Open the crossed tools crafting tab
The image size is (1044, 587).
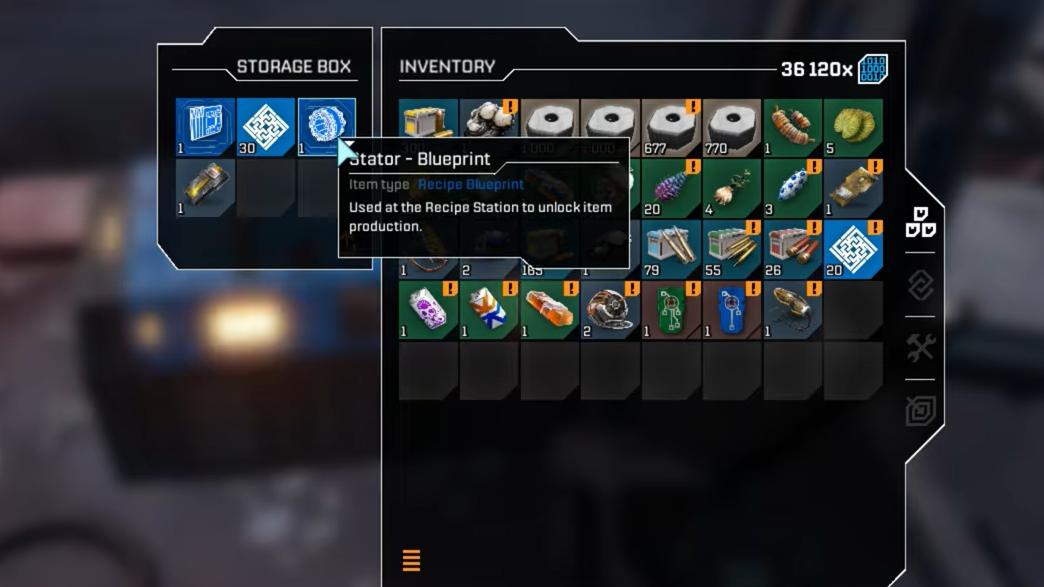920,348
